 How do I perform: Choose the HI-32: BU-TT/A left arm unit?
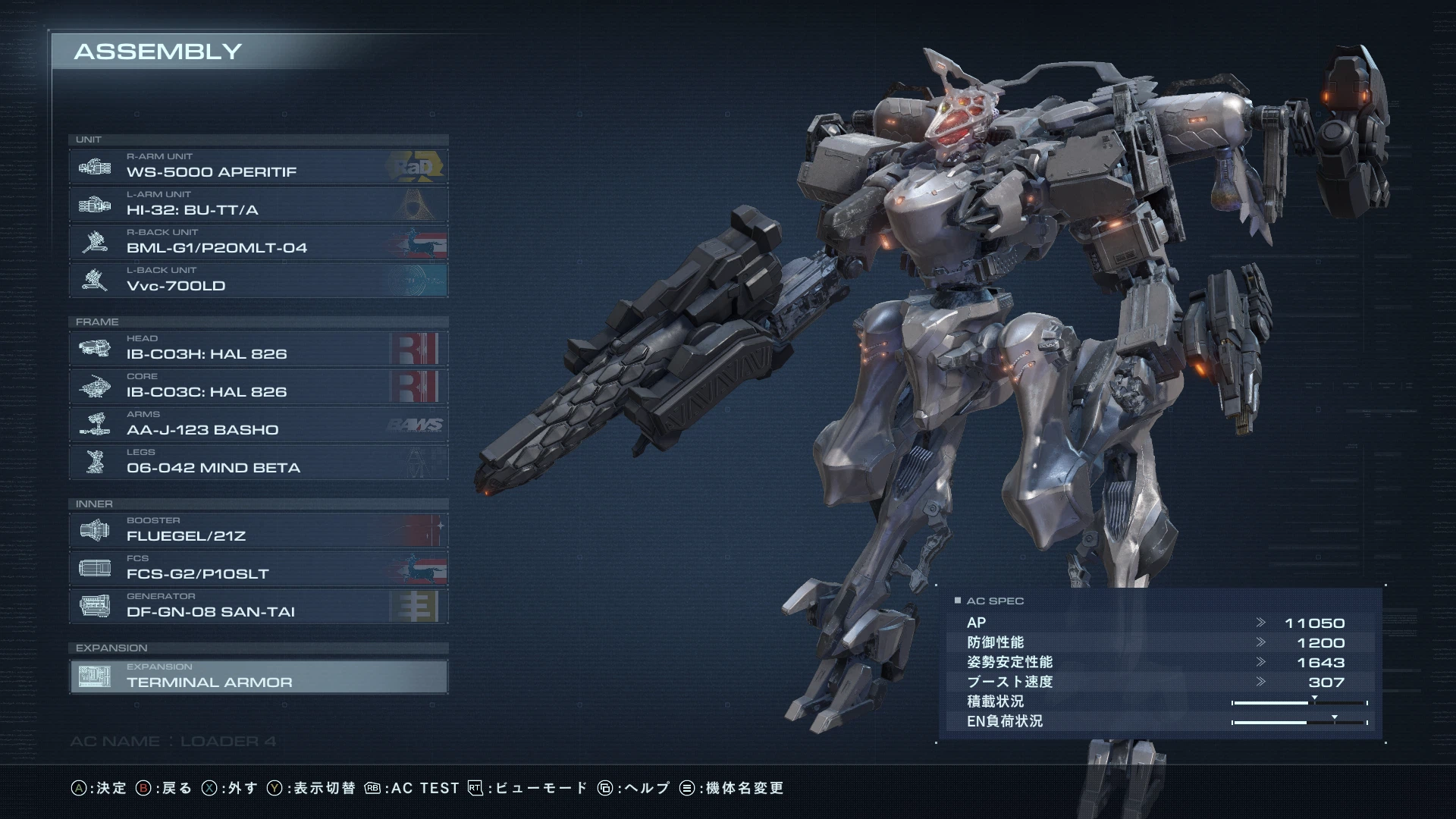(x=258, y=205)
